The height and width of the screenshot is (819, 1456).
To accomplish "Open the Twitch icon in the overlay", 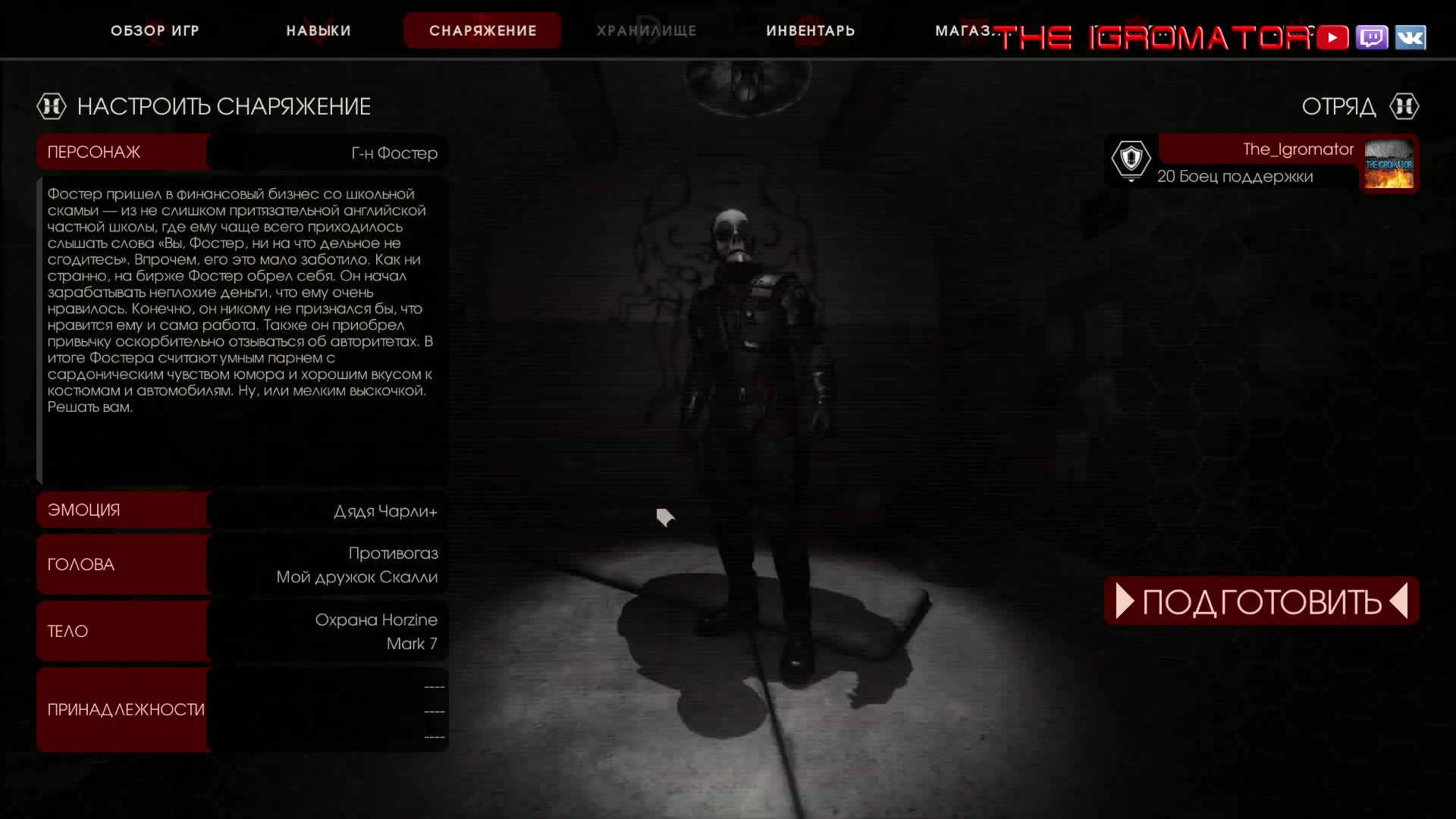I will click(1371, 36).
